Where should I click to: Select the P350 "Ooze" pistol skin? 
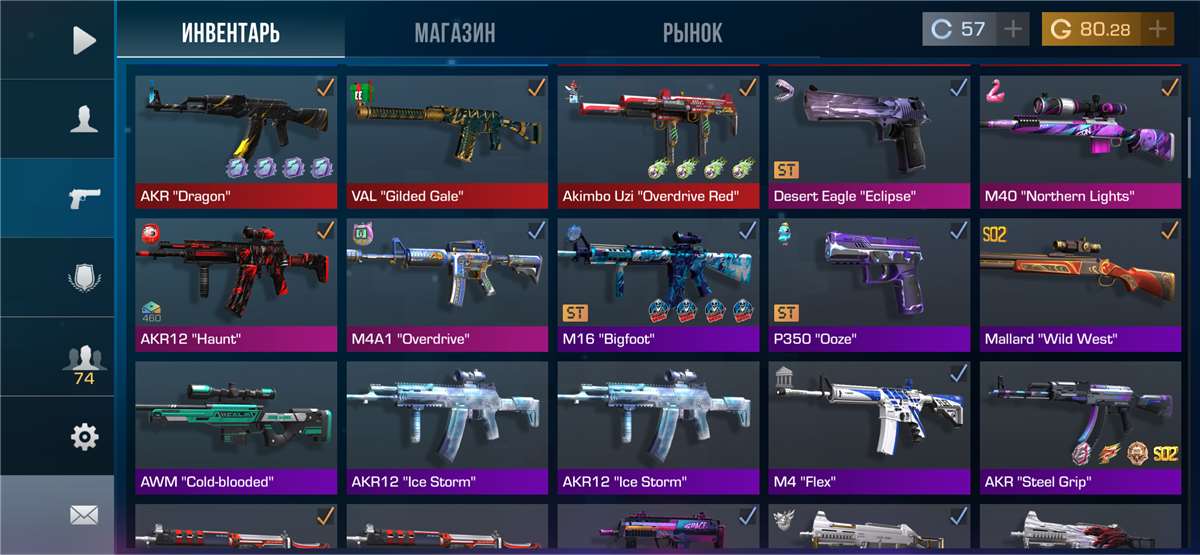(869, 283)
